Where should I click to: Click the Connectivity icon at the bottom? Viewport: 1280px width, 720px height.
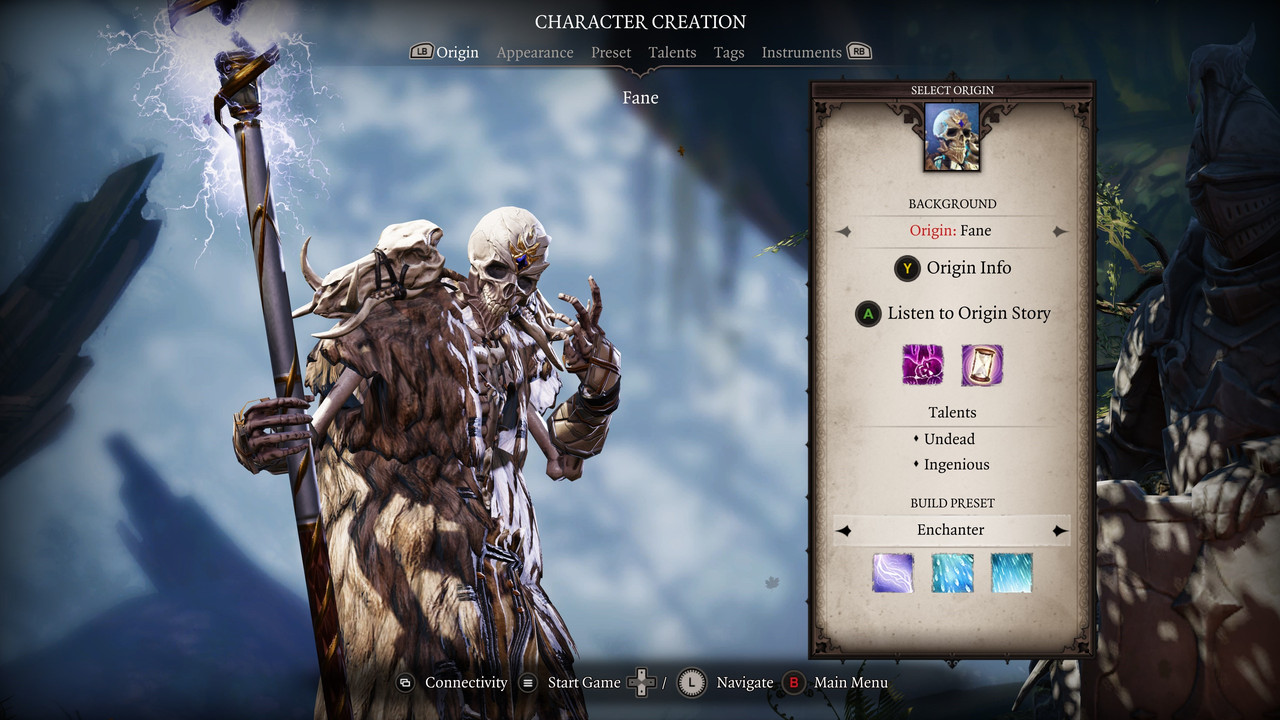click(406, 682)
